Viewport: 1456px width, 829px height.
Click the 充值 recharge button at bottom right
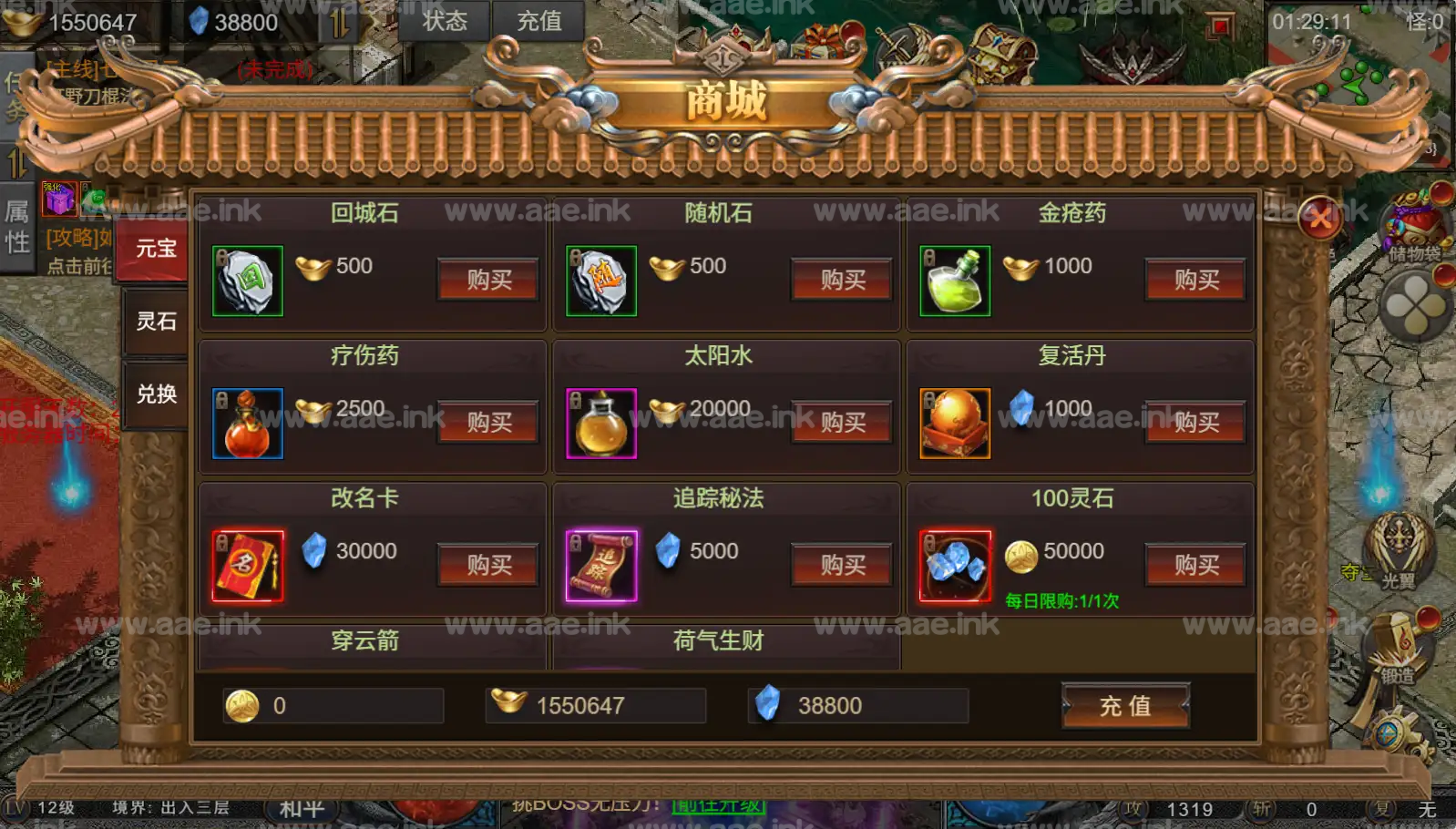click(1126, 707)
